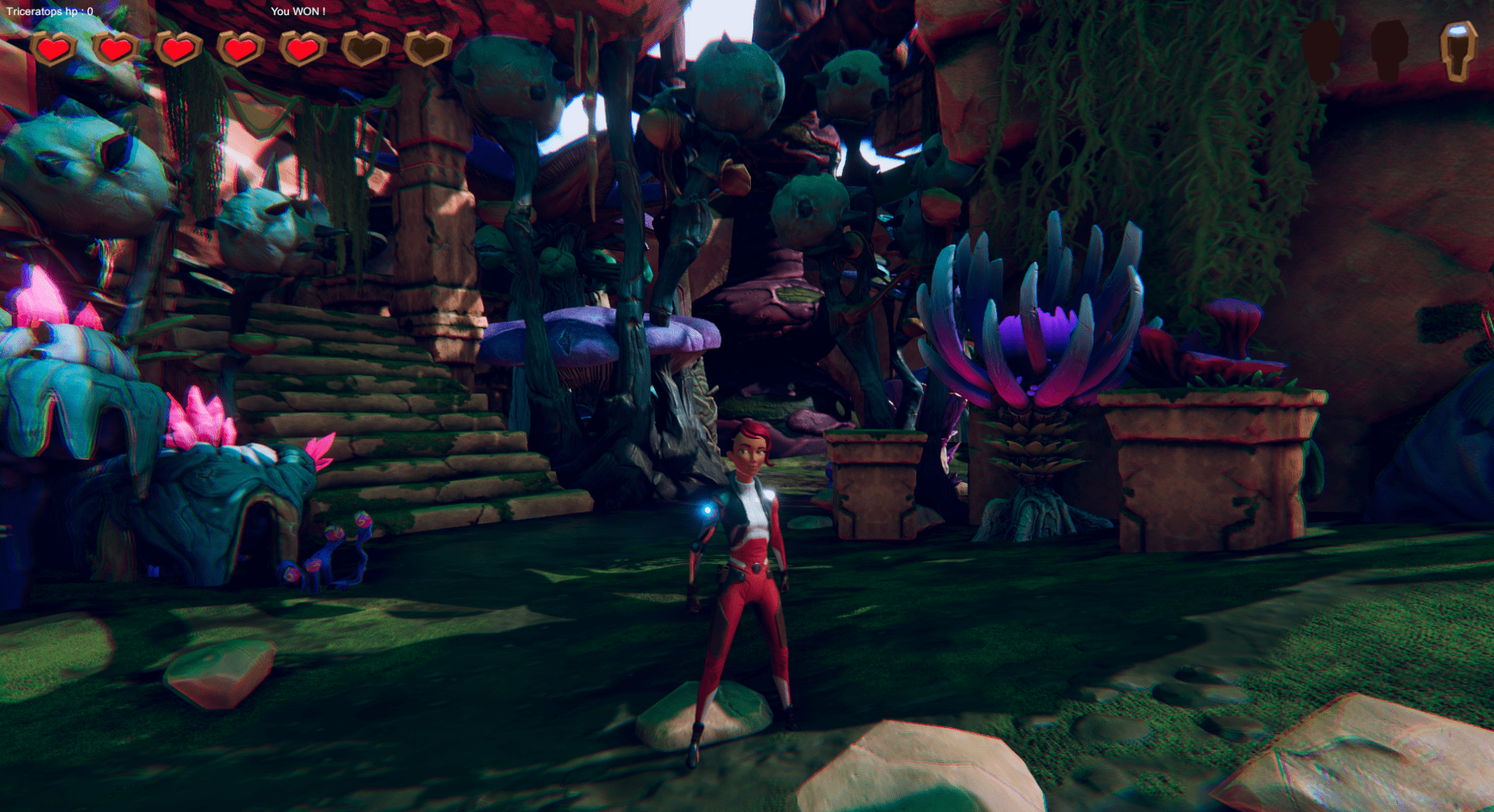Select the pink crystal cluster on the left
Screen dimensions: 1494x812
(x=196, y=416)
